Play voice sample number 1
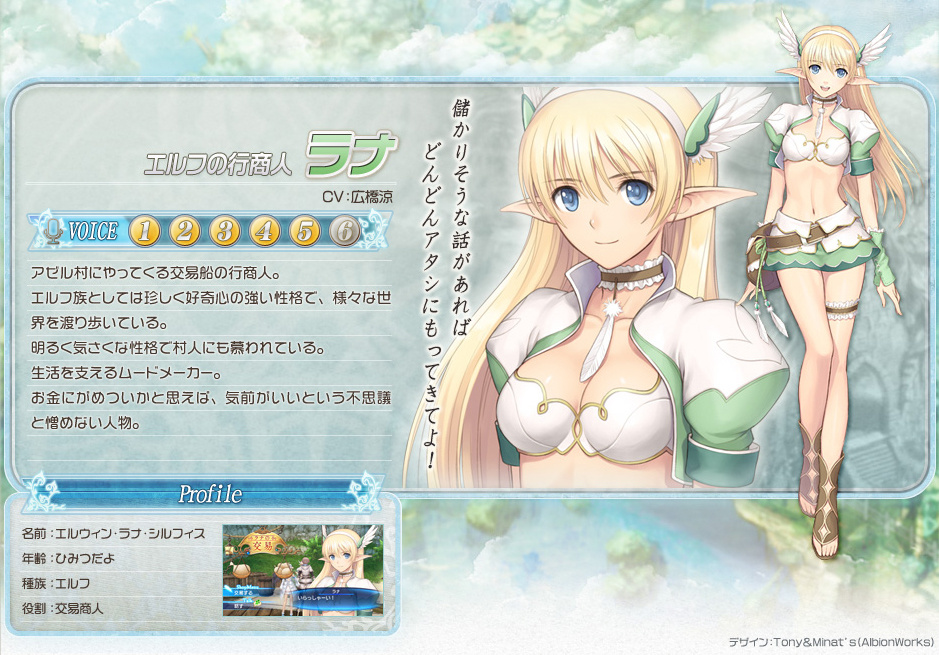 tap(145, 232)
